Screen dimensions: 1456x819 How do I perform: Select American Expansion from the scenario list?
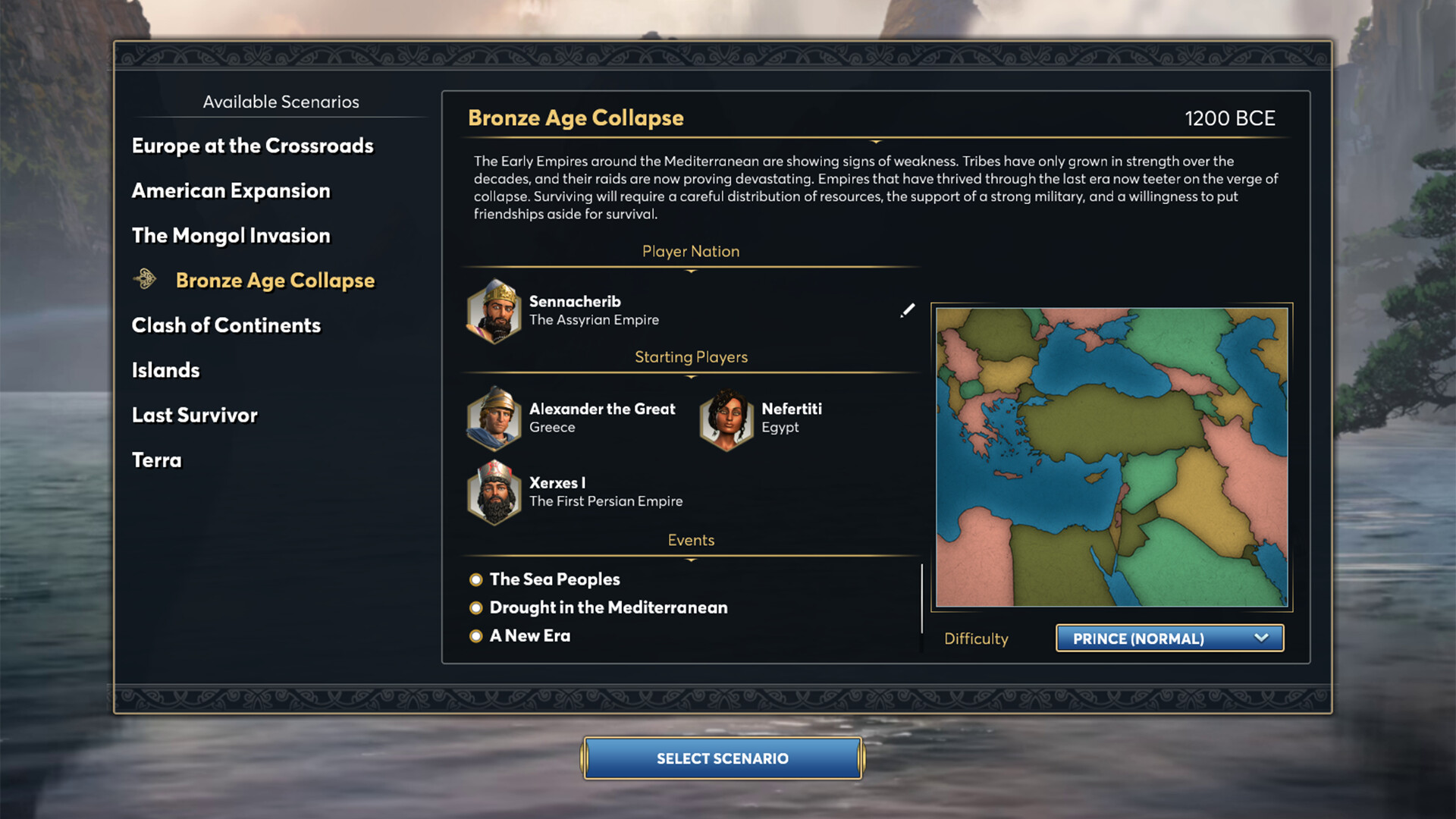pos(231,190)
